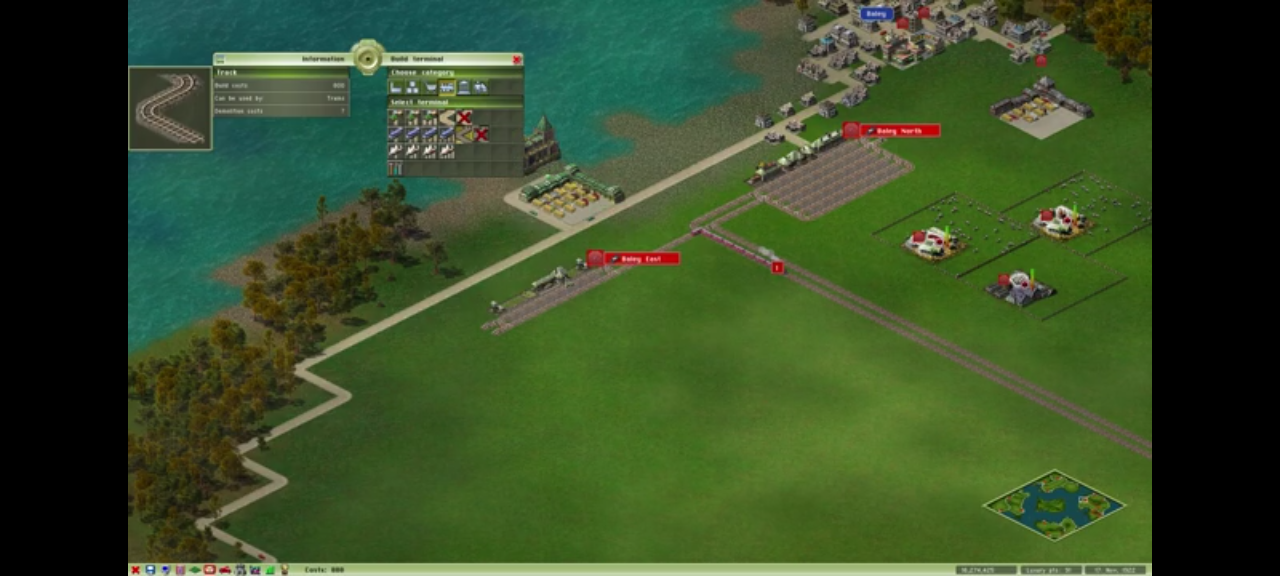Click the gold round emblem button
The image size is (1280, 576).
367,57
